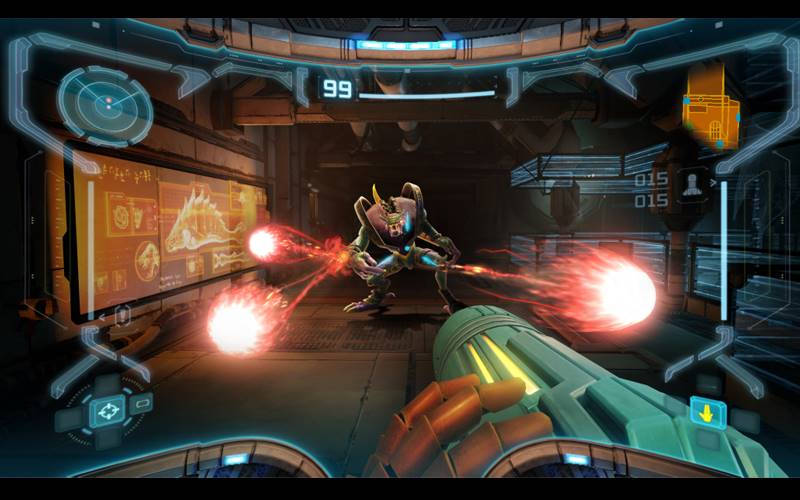Select the yellow down-arrow missile indicator
Viewport: 800px width, 500px height.
click(708, 412)
